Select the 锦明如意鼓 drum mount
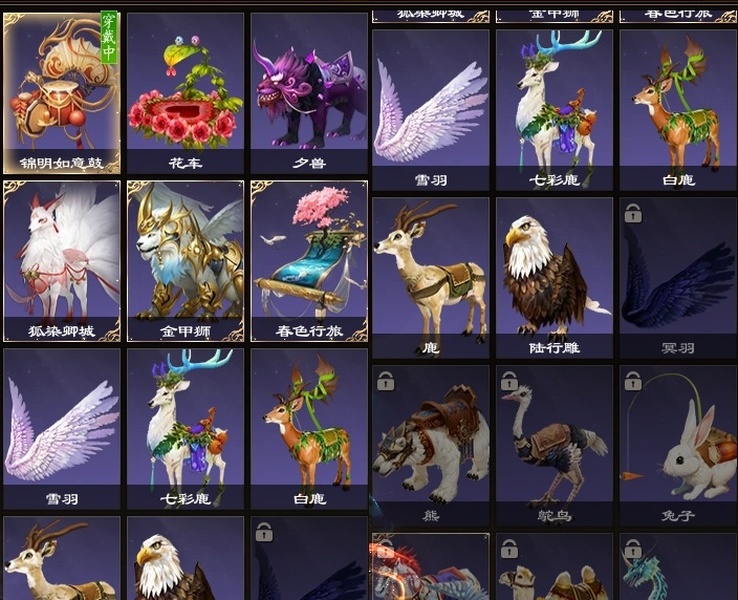 coord(62,92)
